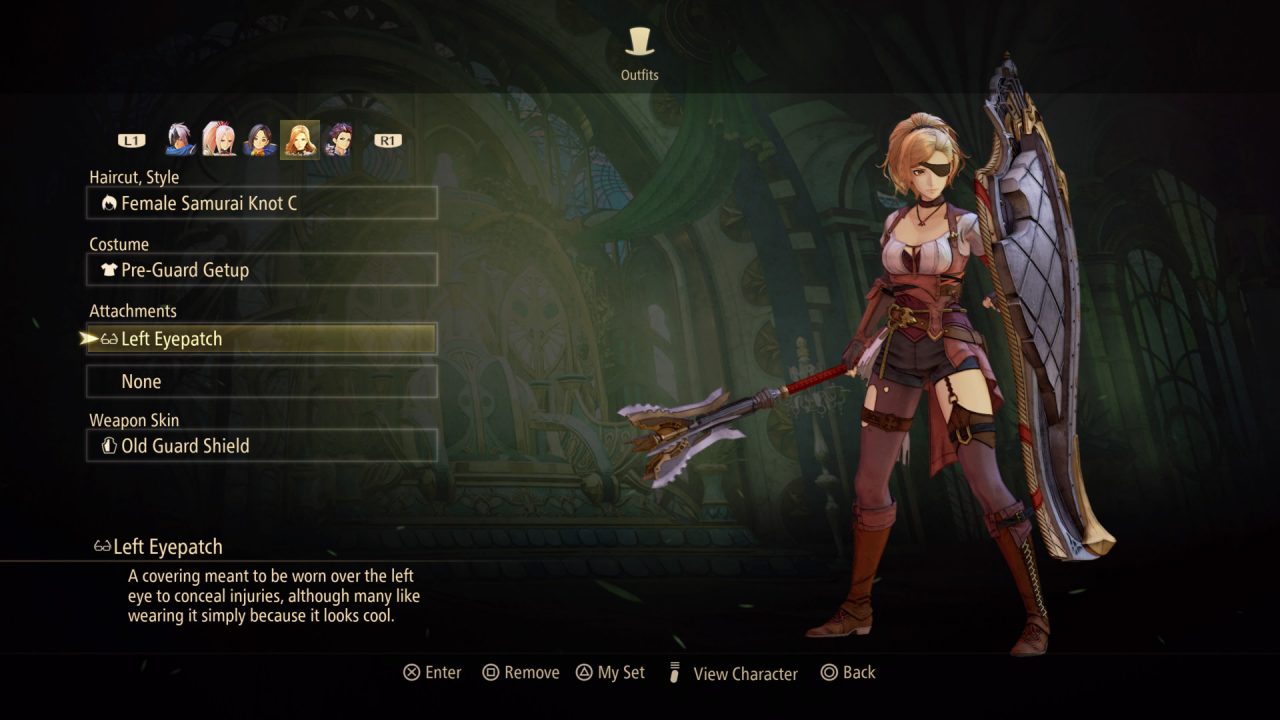Viewport: 1280px width, 720px height.
Task: Select the Left Eyepatch attachment slot
Action: [262, 339]
